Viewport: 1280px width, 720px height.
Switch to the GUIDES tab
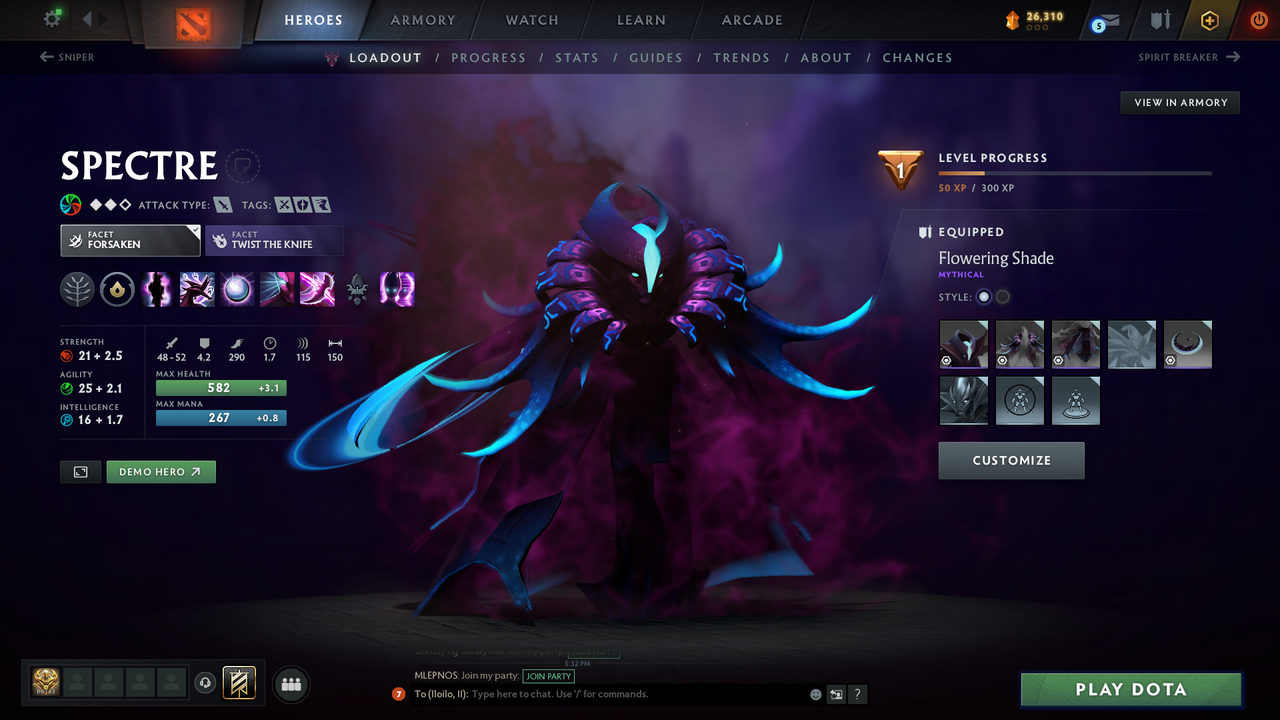pos(656,58)
